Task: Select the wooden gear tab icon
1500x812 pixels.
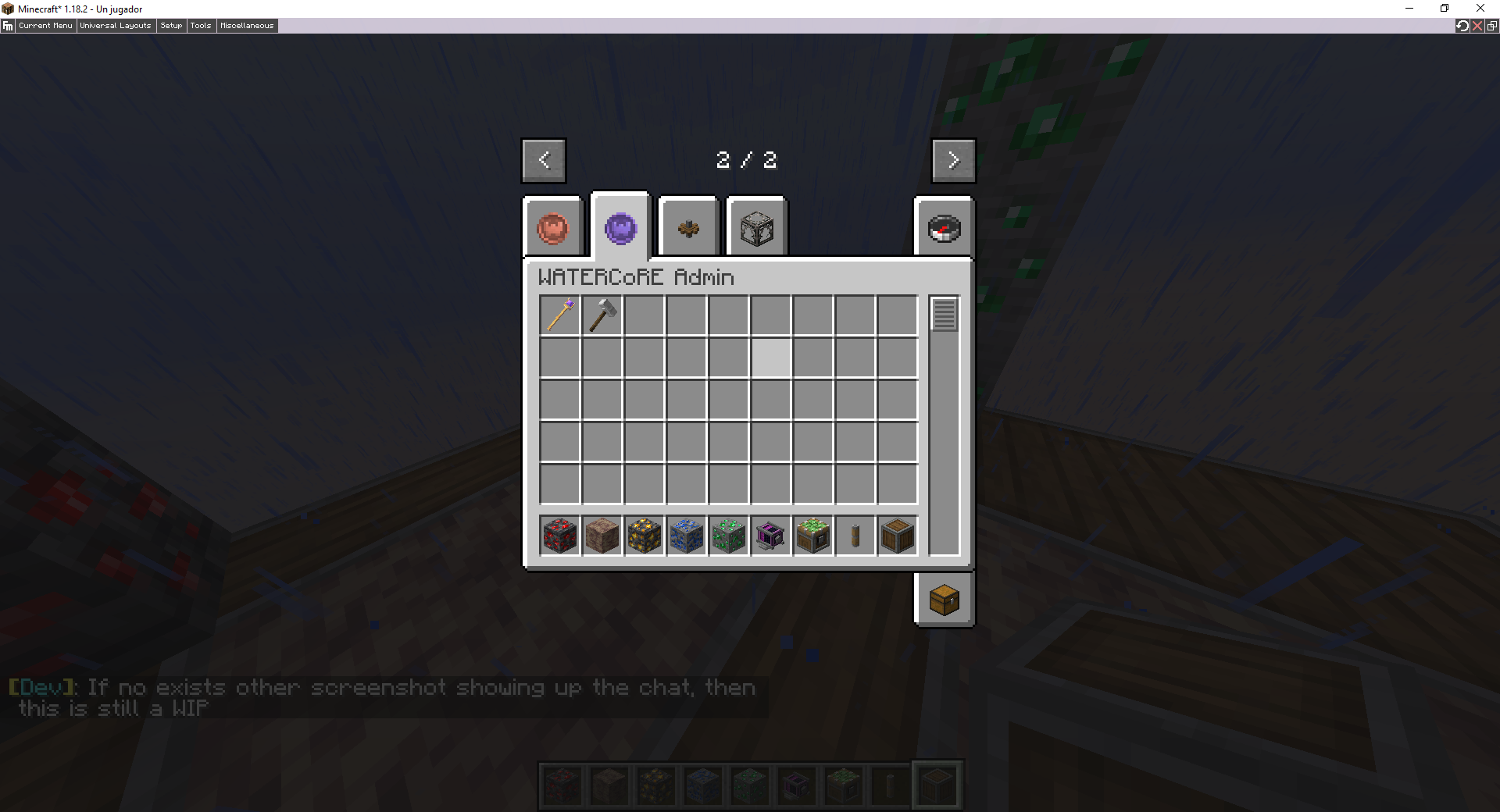Action: coord(687,227)
